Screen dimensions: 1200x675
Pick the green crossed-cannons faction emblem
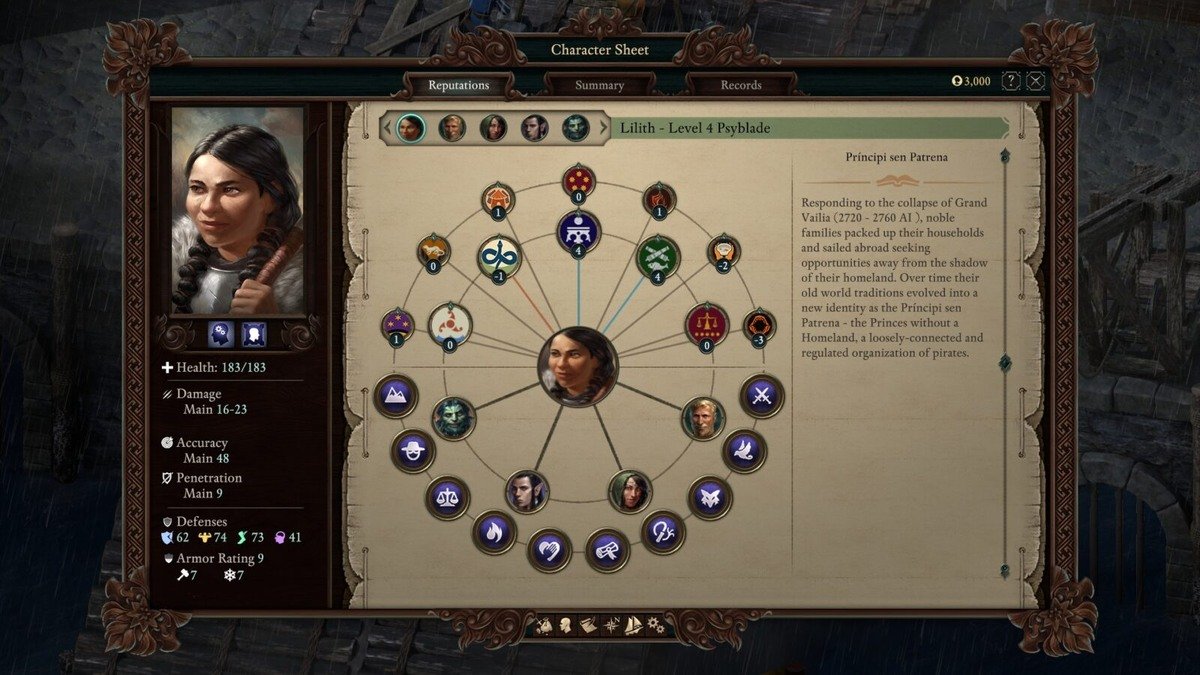click(658, 256)
